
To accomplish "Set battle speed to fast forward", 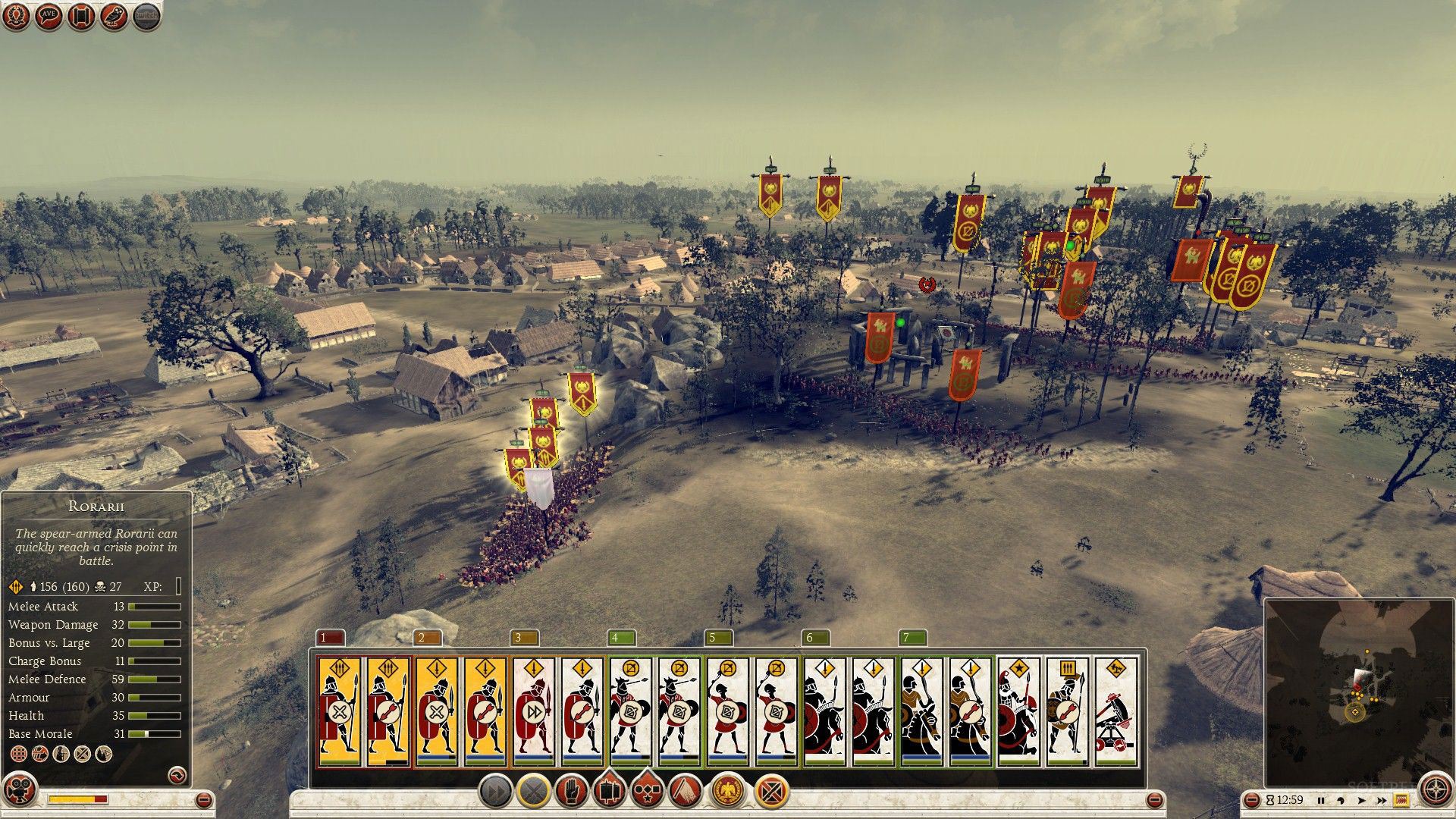I will pos(1382,800).
